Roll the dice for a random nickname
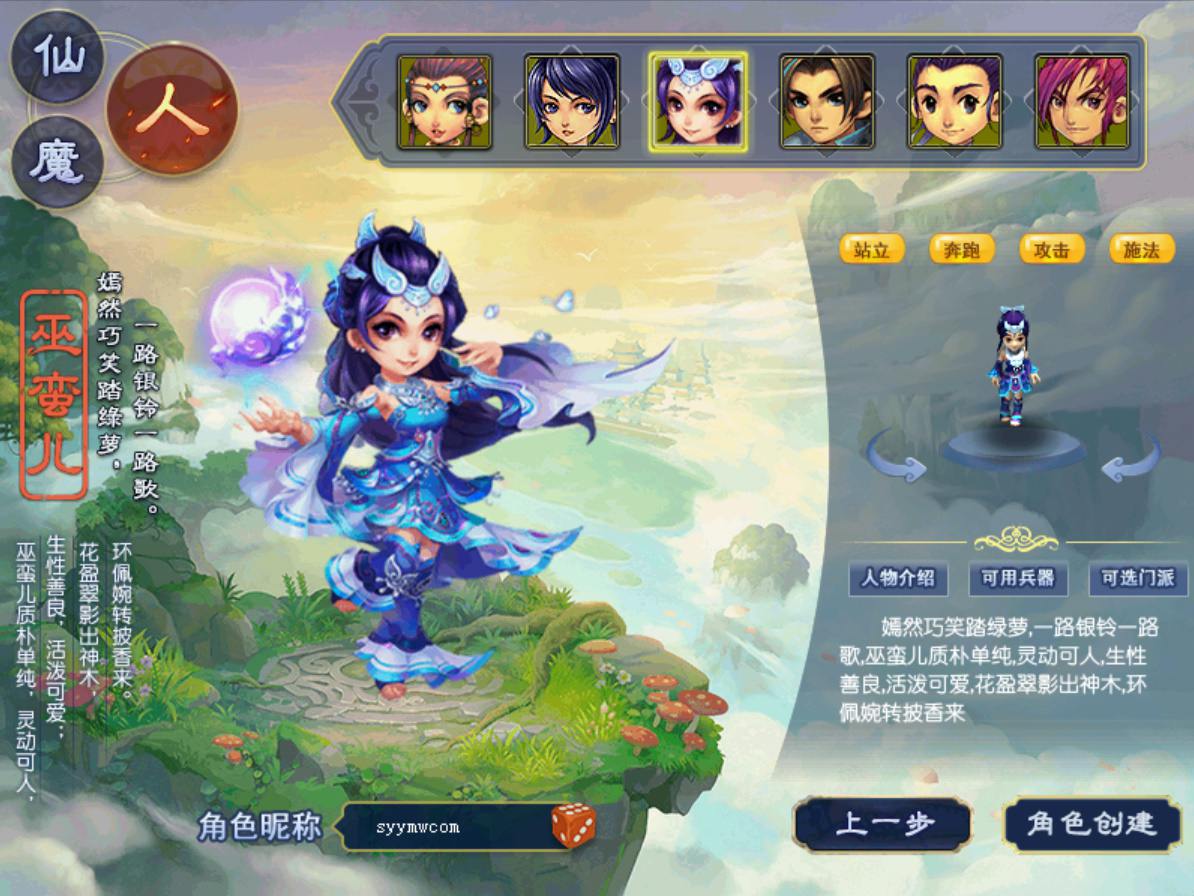The width and height of the screenshot is (1194, 896). [x=573, y=826]
